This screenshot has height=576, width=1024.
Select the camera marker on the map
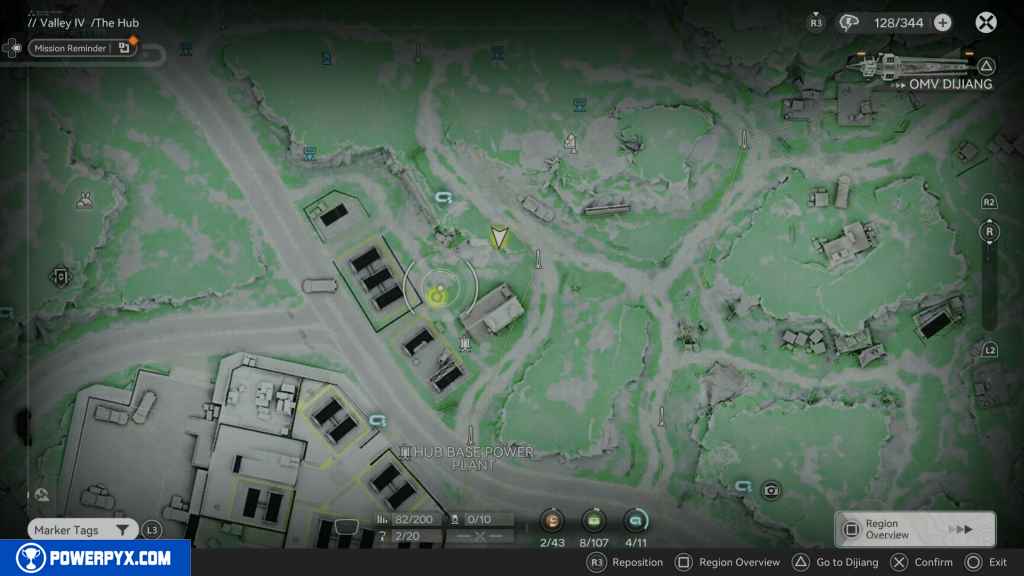click(770, 490)
